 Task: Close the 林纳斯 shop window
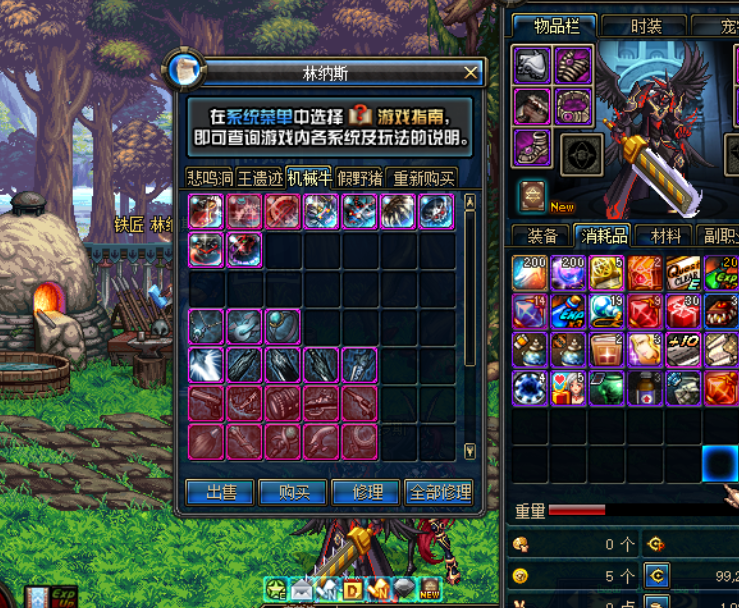471,72
